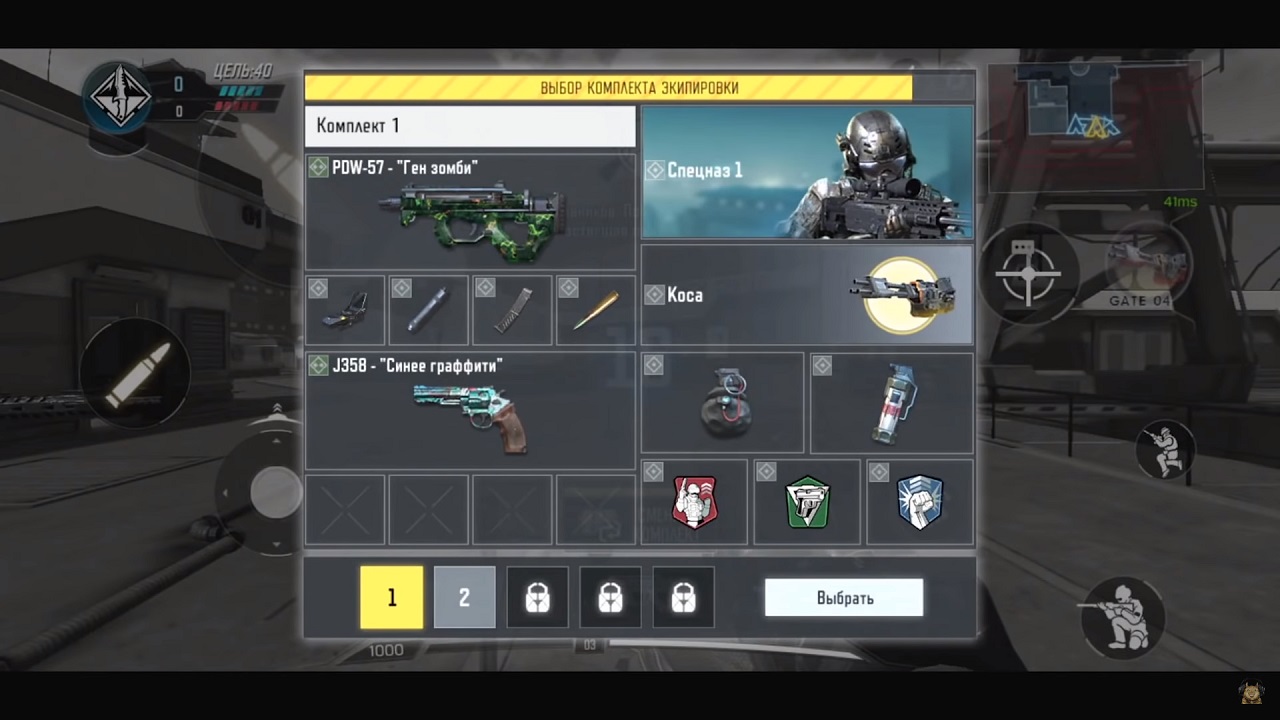The width and height of the screenshot is (1280, 720).
Task: Tap the crosshair aim button
Action: pos(1029,270)
